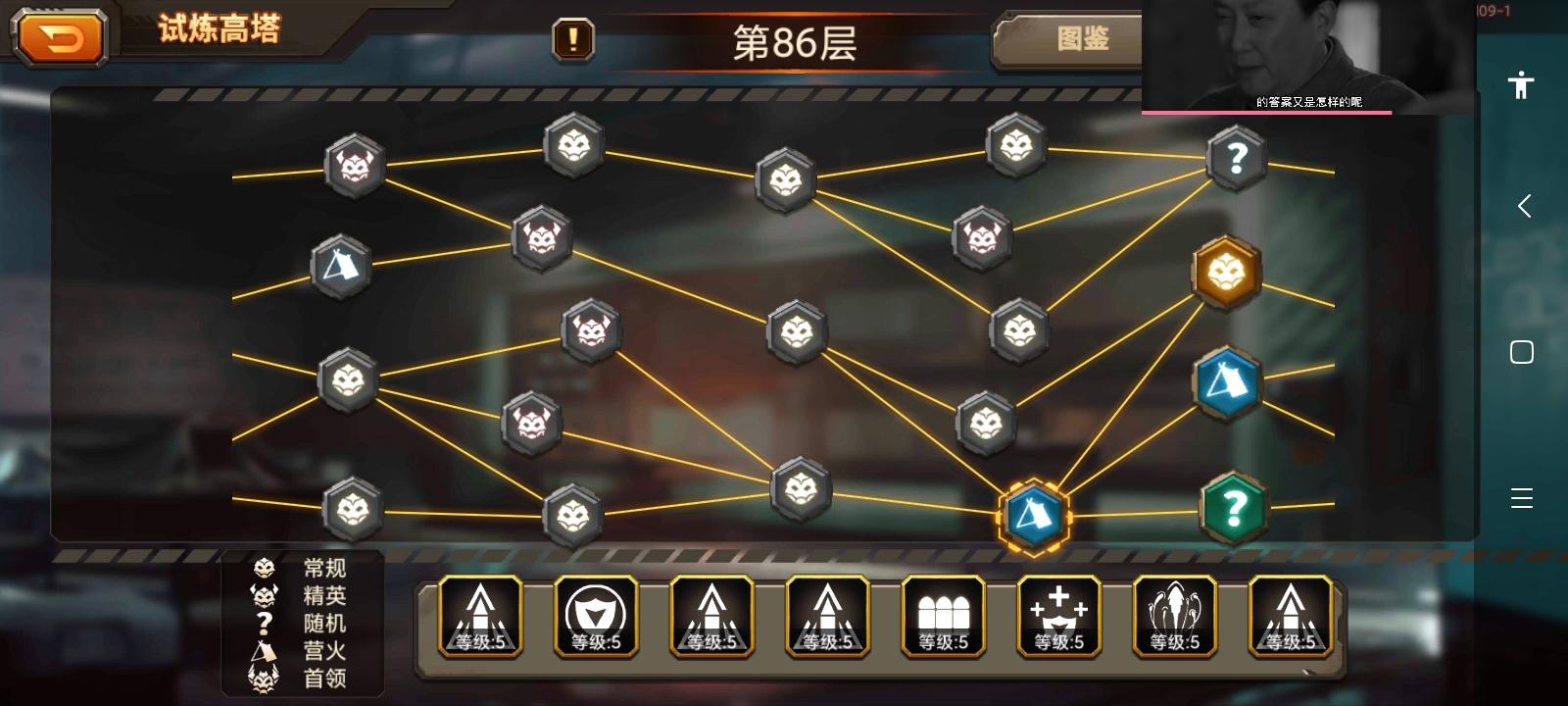Select the crown upgrade skill icon
1568x706 pixels.
coord(1058,617)
